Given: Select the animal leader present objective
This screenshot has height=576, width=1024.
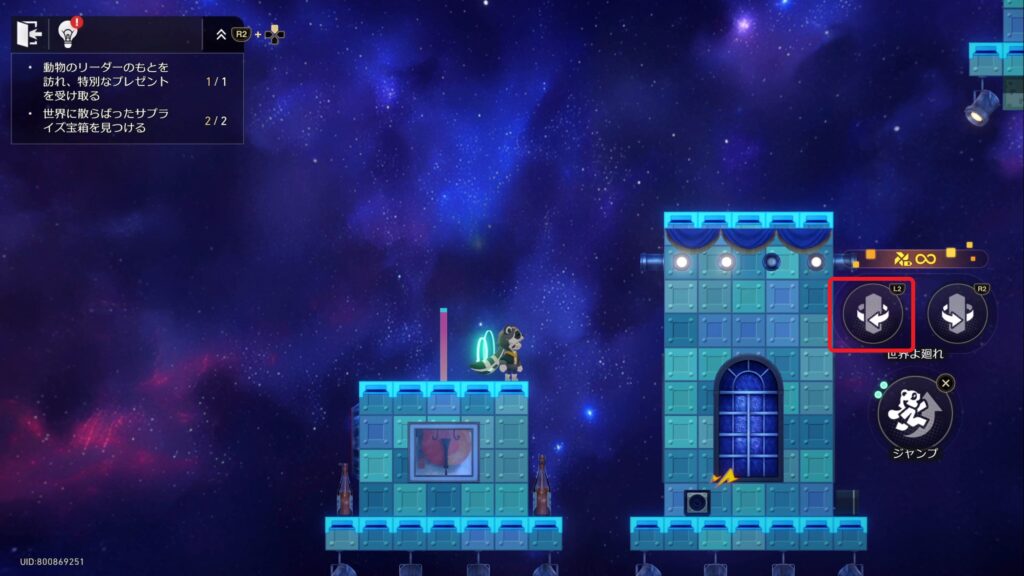Looking at the screenshot, I should coord(105,81).
